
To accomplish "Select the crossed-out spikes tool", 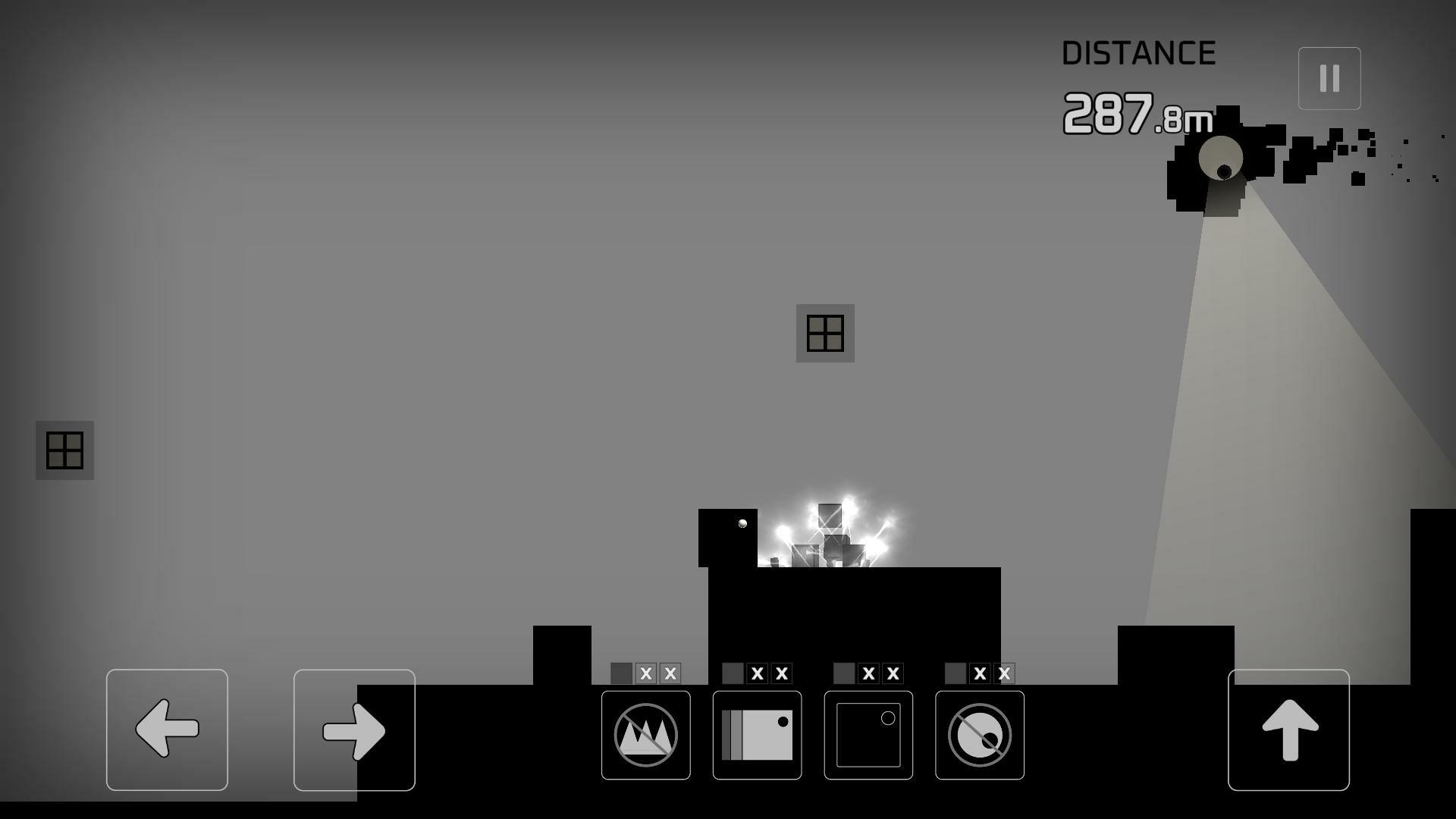I will (x=645, y=733).
